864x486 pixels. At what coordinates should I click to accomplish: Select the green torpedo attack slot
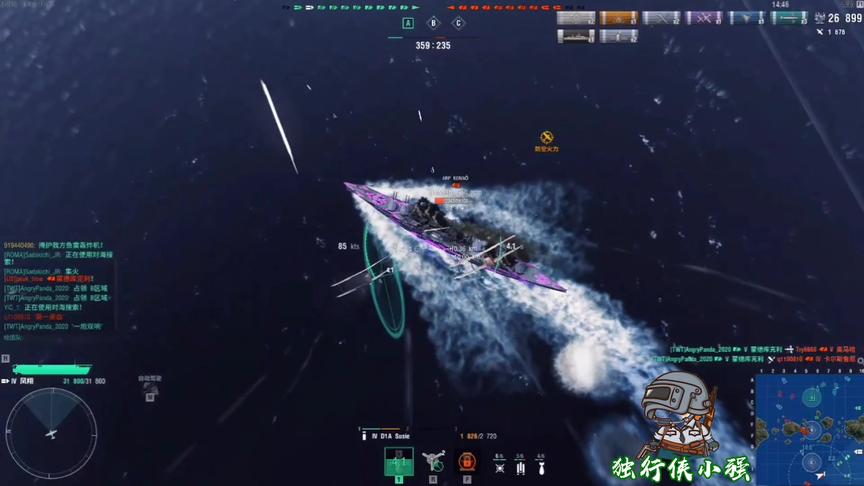399,462
